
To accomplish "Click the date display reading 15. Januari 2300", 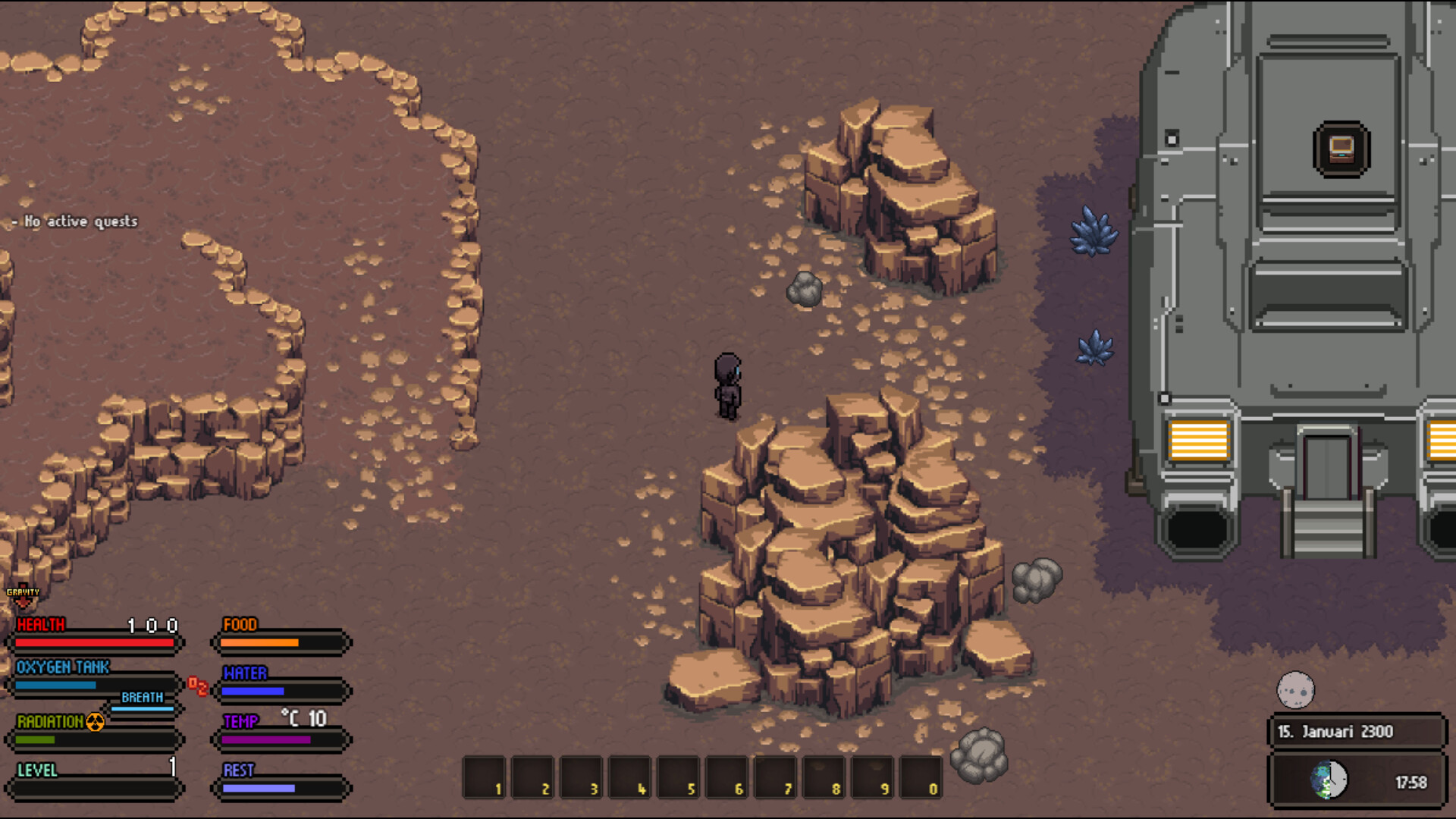I will pos(1336,731).
